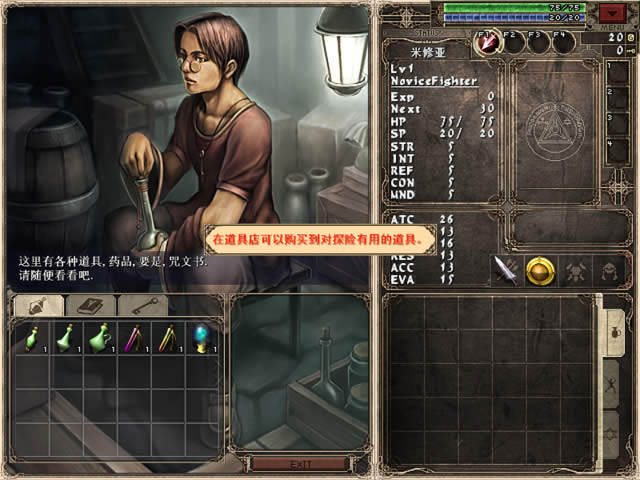Select the empty F4 skill slot
640x480 pixels.
565,43
